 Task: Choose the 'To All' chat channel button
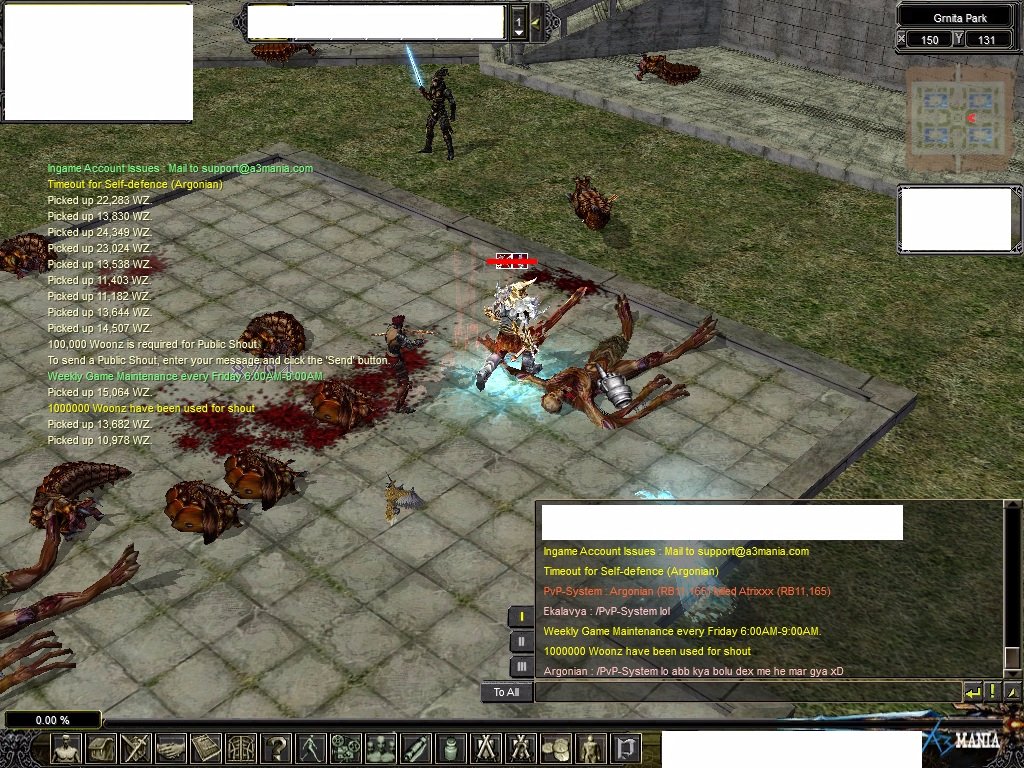506,692
